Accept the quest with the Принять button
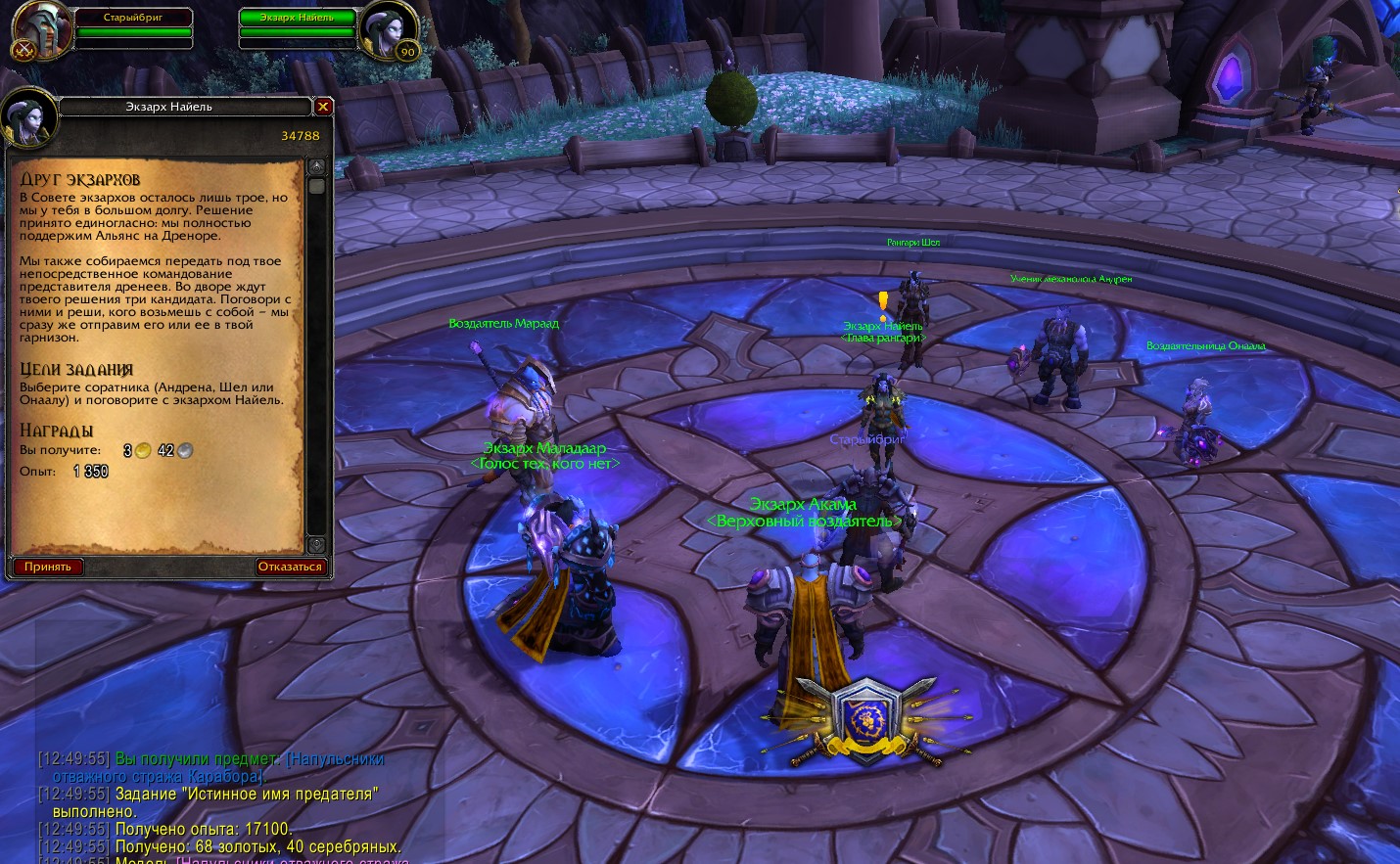Image resolution: width=1400 pixels, height=864 pixels. click(48, 567)
